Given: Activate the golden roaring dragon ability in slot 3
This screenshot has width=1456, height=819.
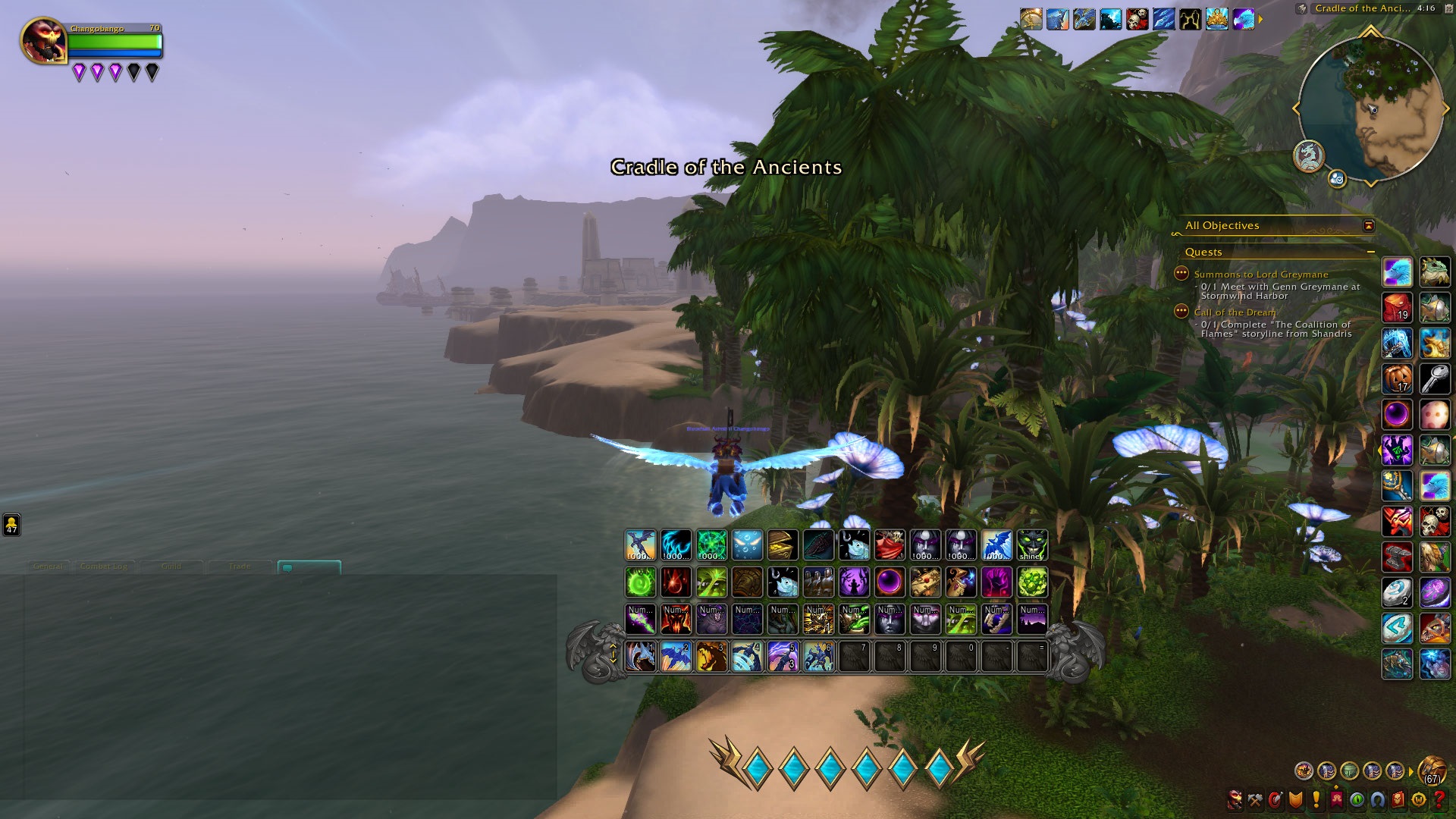Looking at the screenshot, I should (711, 657).
